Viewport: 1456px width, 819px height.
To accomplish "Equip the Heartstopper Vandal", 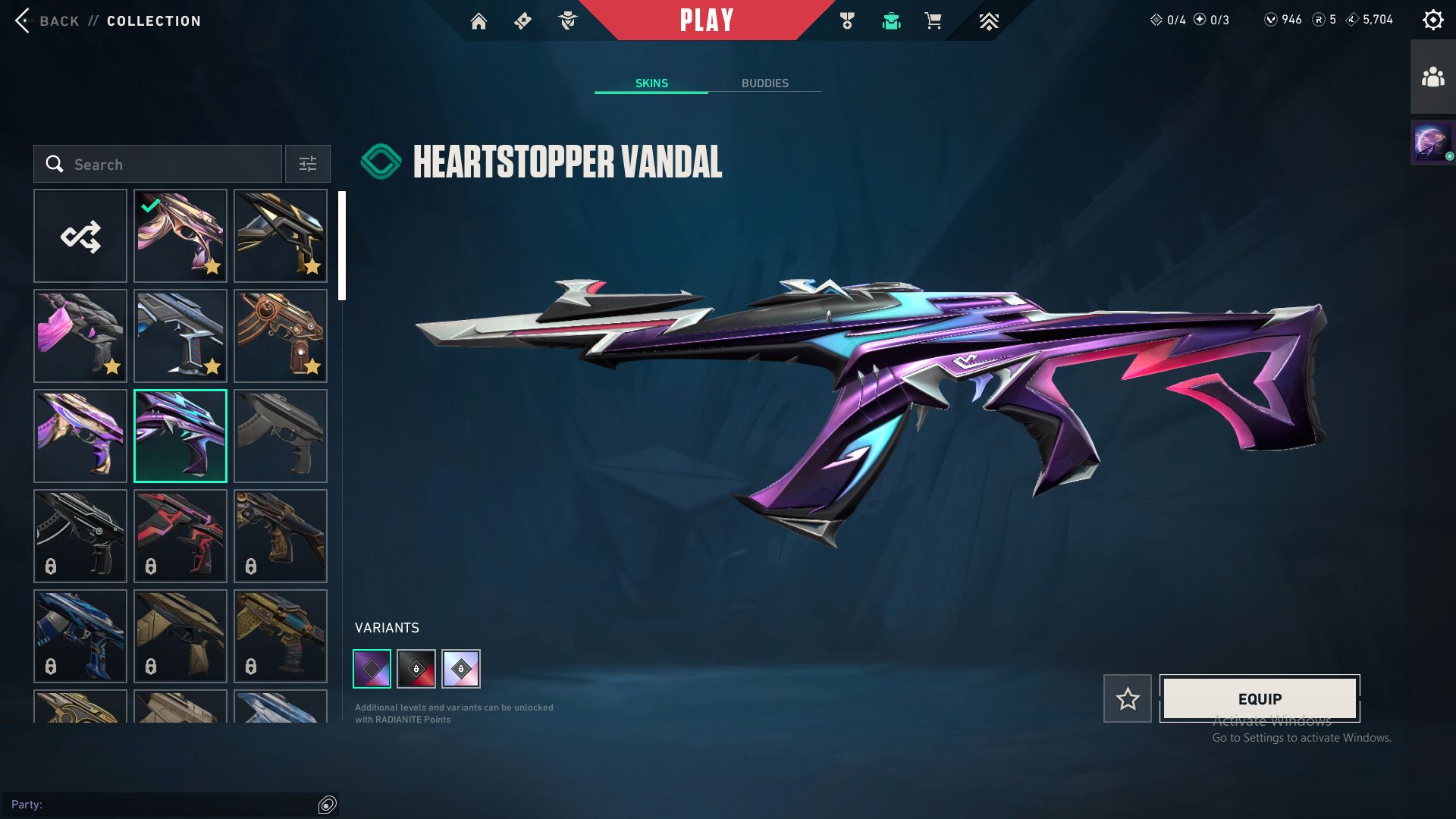I will [1260, 698].
